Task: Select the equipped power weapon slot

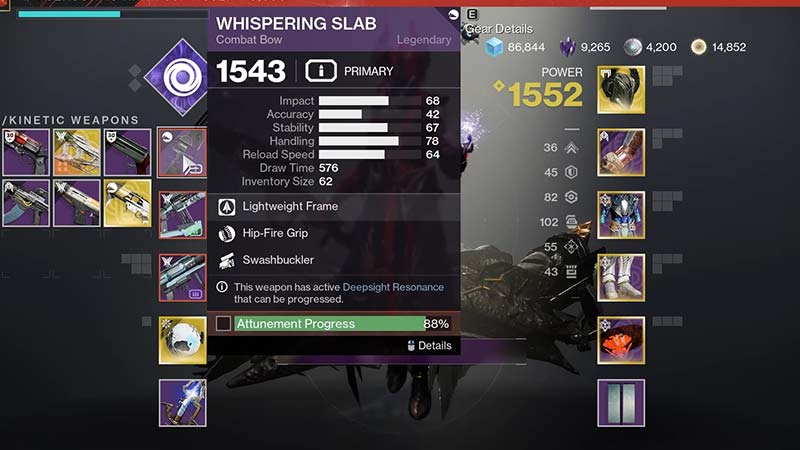Action: pyautogui.click(x=182, y=277)
